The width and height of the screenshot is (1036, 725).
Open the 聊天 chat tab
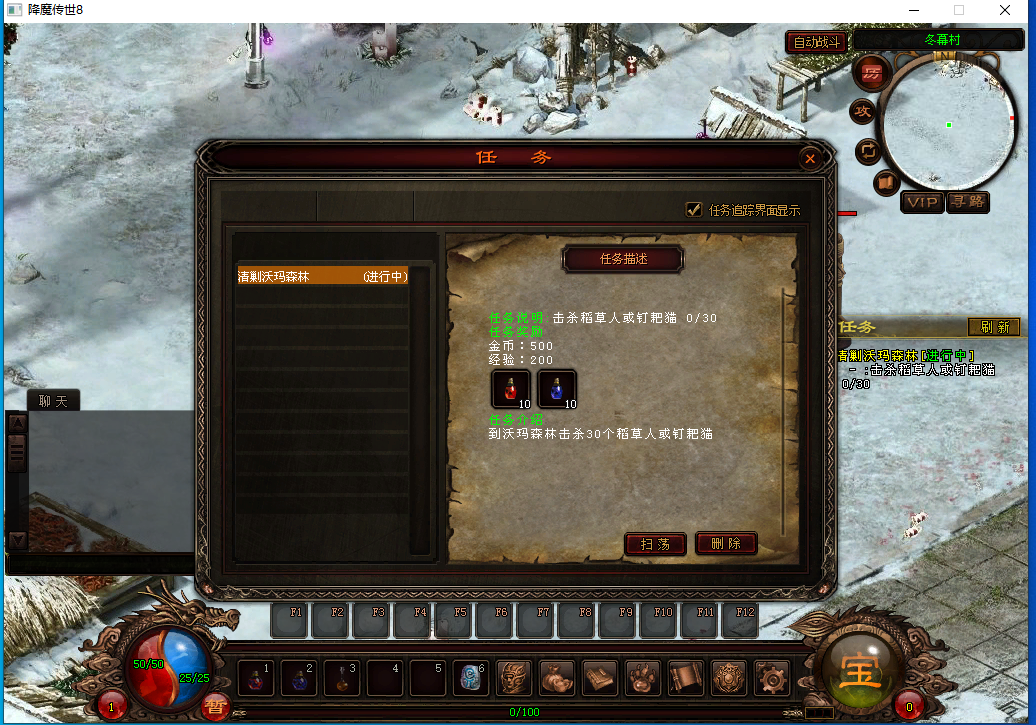click(52, 401)
